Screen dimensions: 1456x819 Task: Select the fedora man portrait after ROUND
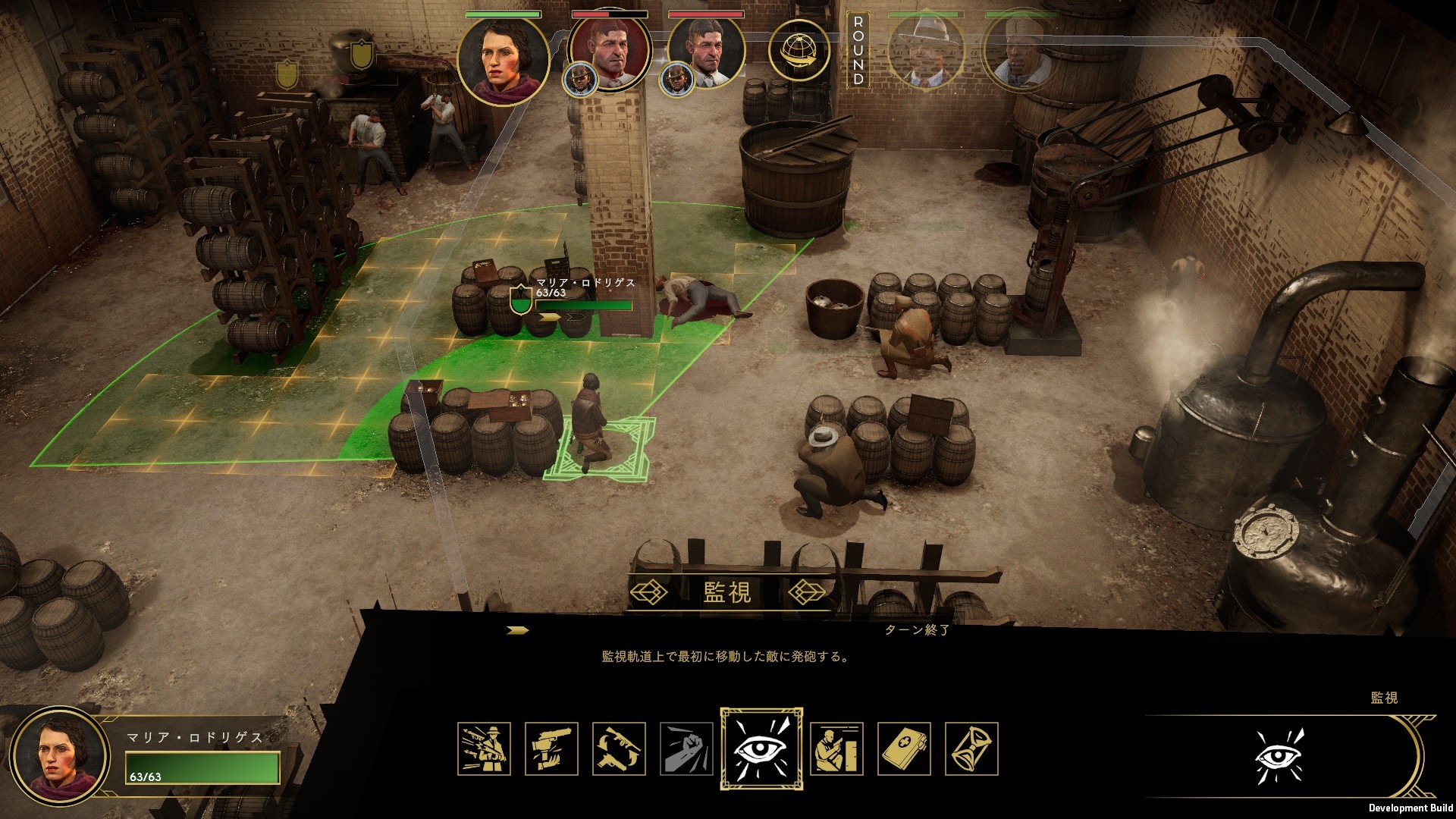[926, 52]
